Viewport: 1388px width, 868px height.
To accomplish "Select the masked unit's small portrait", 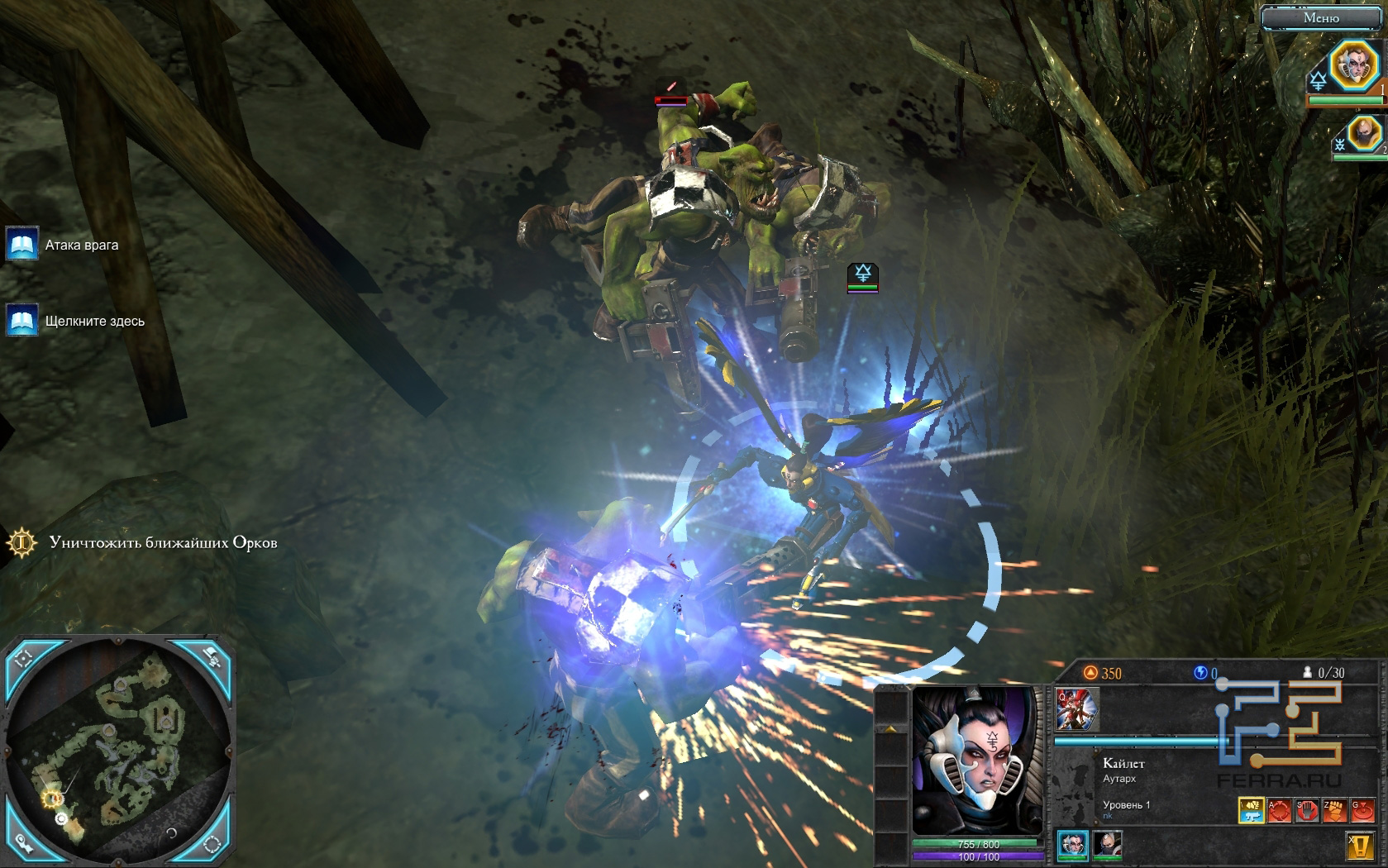I will tap(1108, 844).
